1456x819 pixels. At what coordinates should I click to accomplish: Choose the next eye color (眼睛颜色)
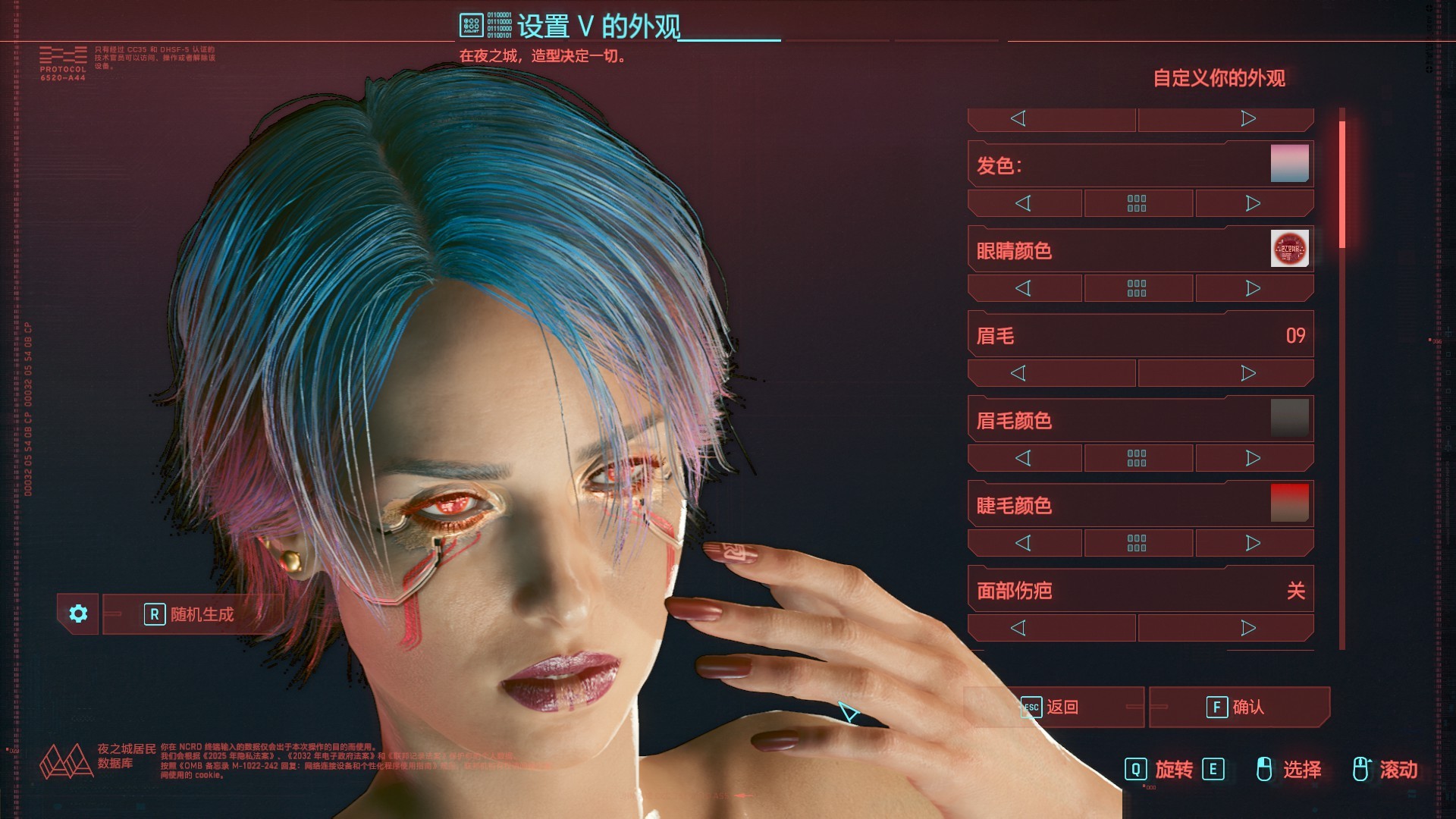click(1254, 288)
